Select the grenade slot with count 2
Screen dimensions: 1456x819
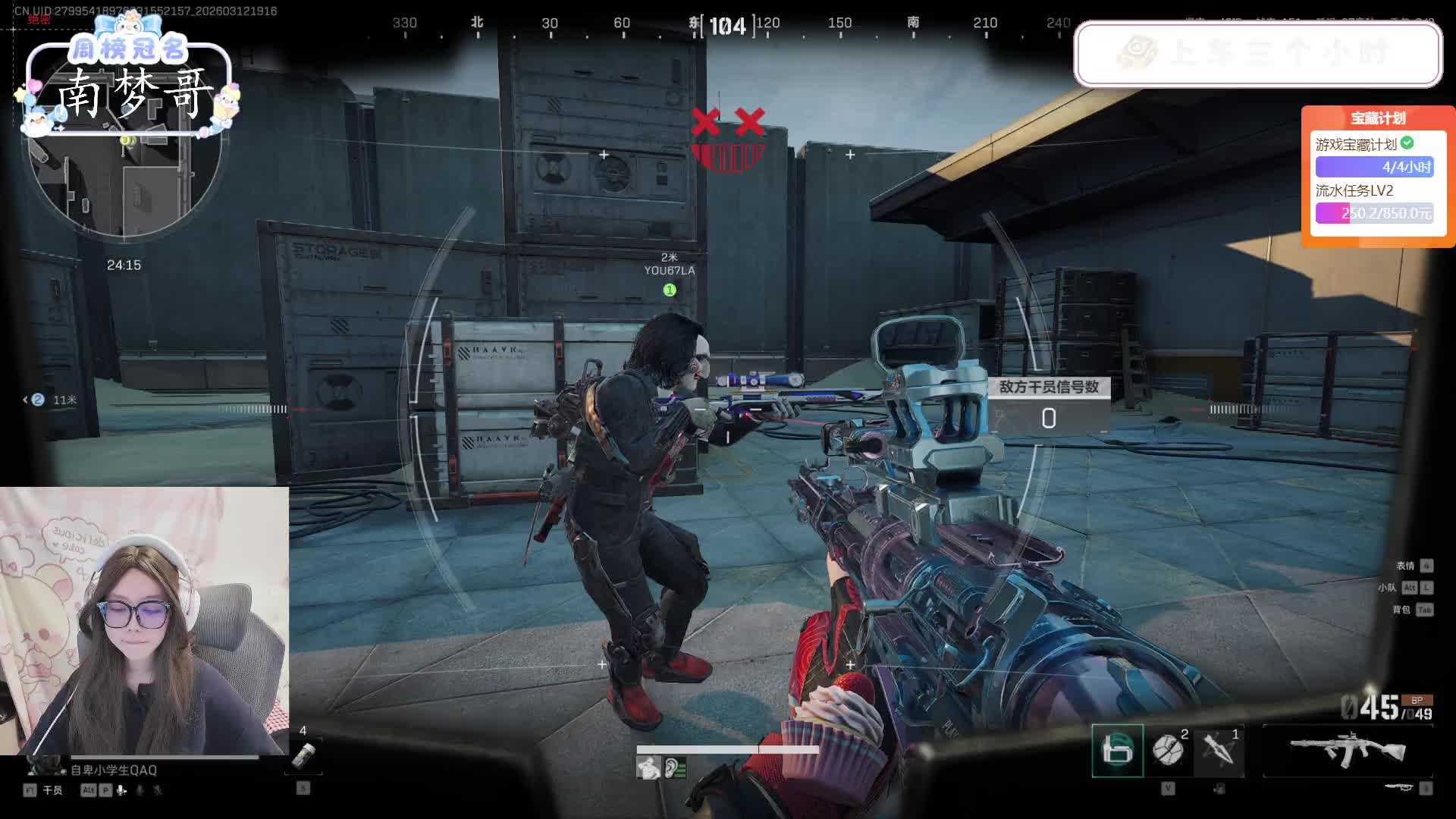(x=1169, y=750)
